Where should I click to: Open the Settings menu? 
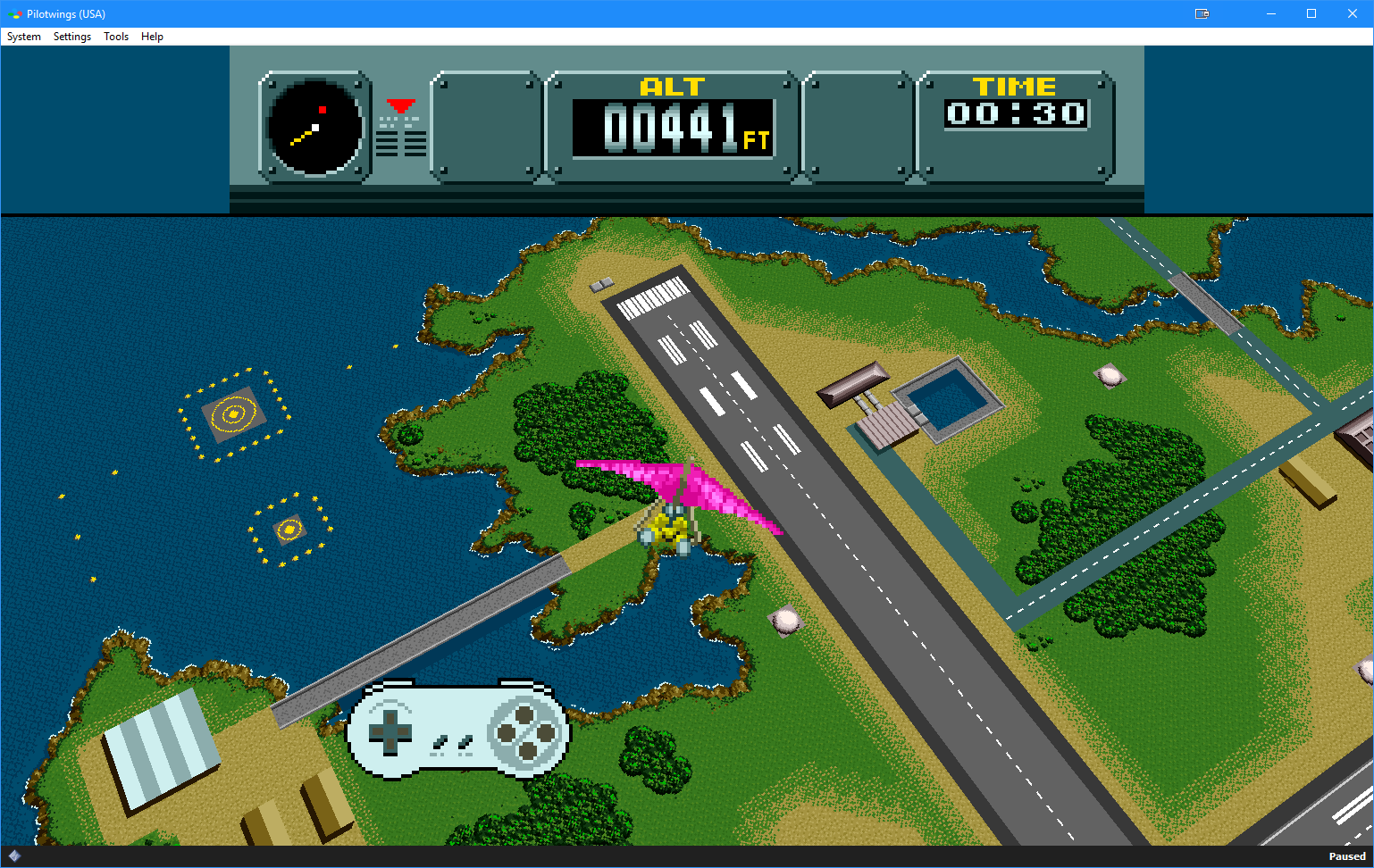coord(72,37)
